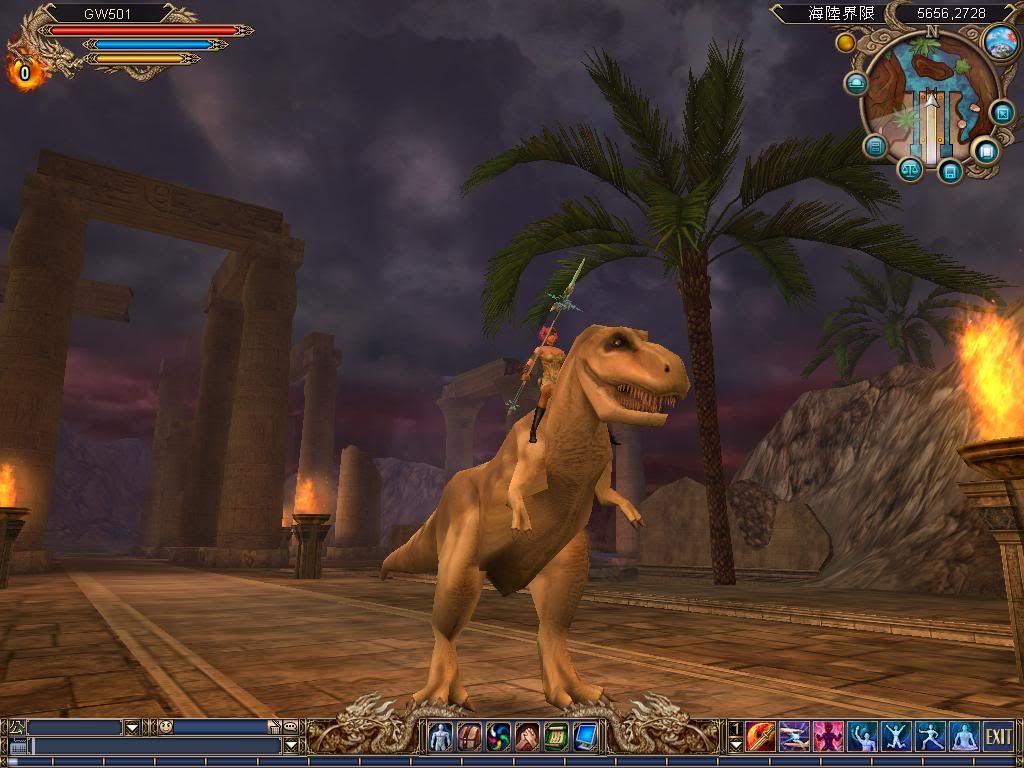Open the treasure chest inventory icon
Viewport: 1024px width, 768px height.
click(470, 737)
